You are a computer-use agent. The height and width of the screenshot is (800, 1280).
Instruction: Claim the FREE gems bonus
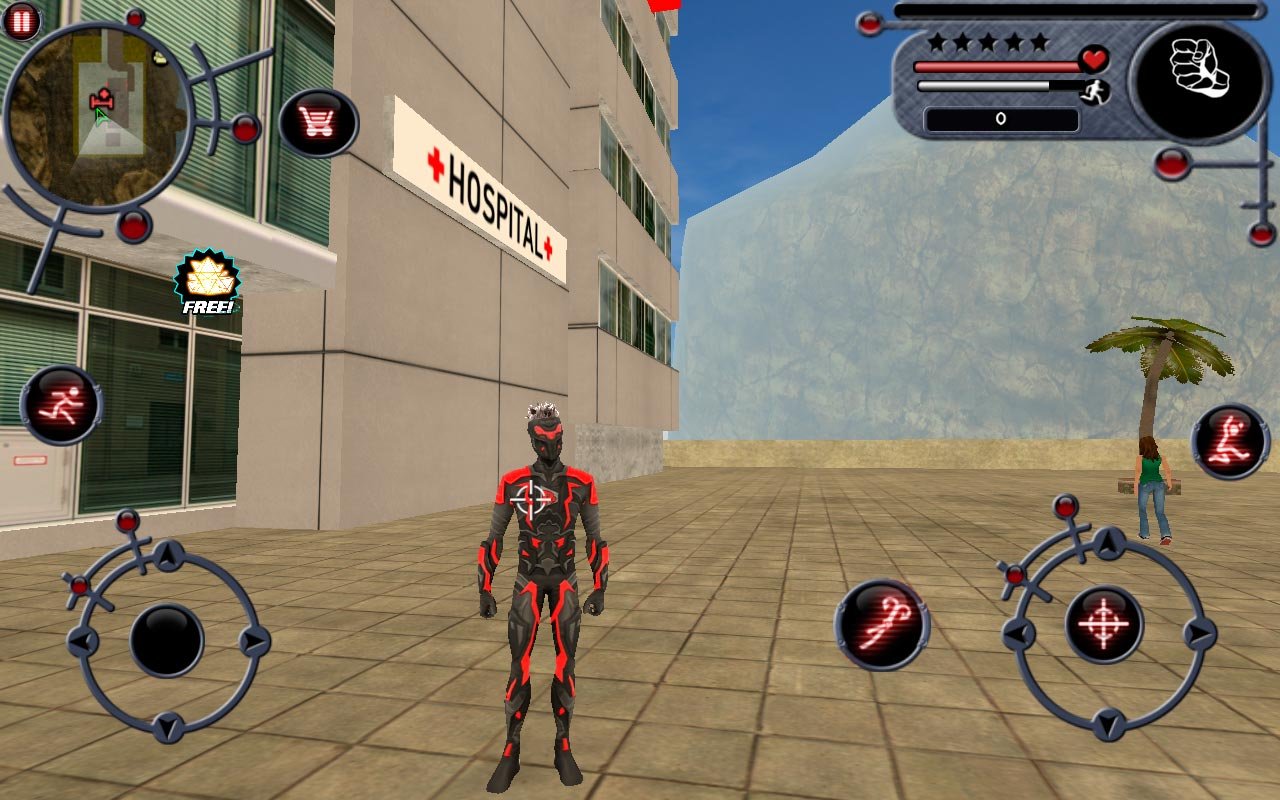click(207, 282)
